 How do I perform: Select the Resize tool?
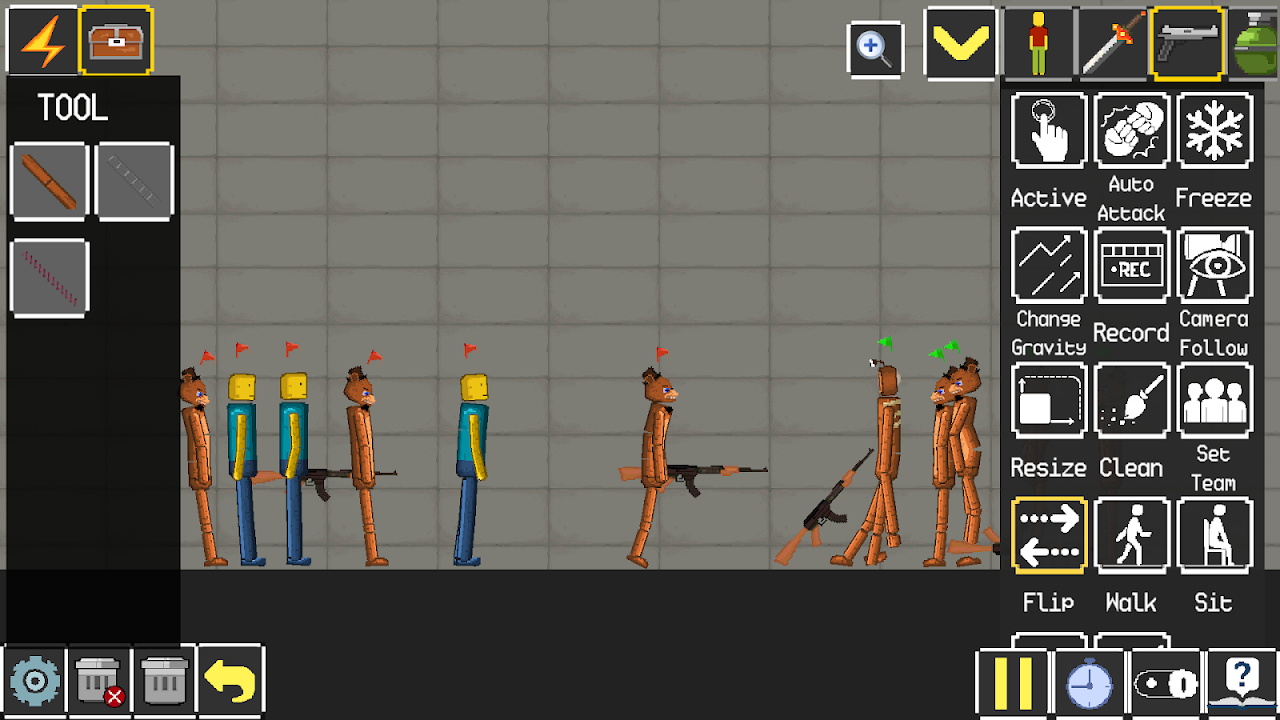pyautogui.click(x=1048, y=399)
